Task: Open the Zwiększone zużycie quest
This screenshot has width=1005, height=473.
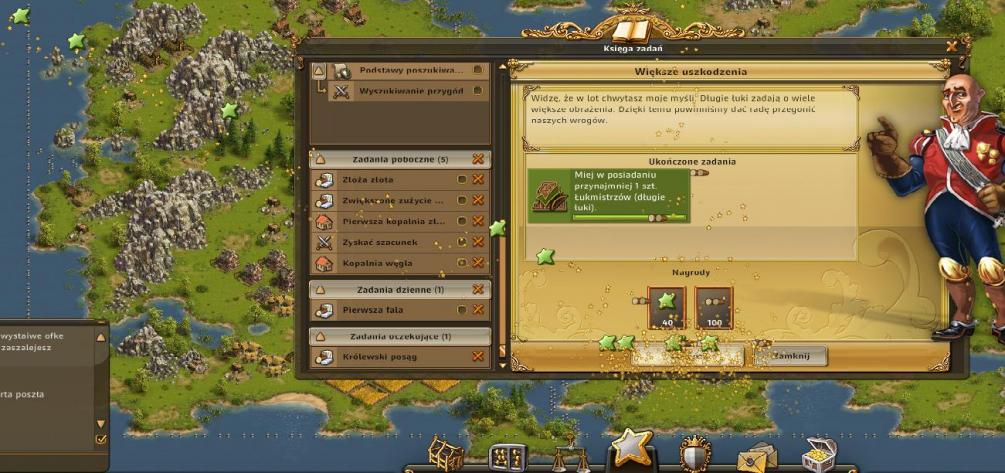Action: click(390, 200)
